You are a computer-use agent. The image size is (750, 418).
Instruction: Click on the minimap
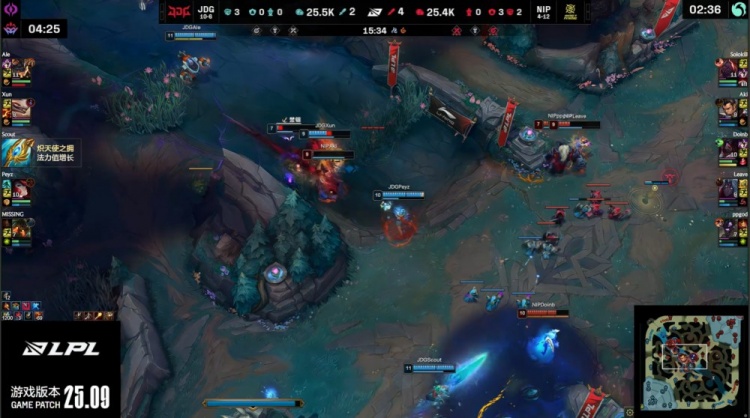click(690, 358)
